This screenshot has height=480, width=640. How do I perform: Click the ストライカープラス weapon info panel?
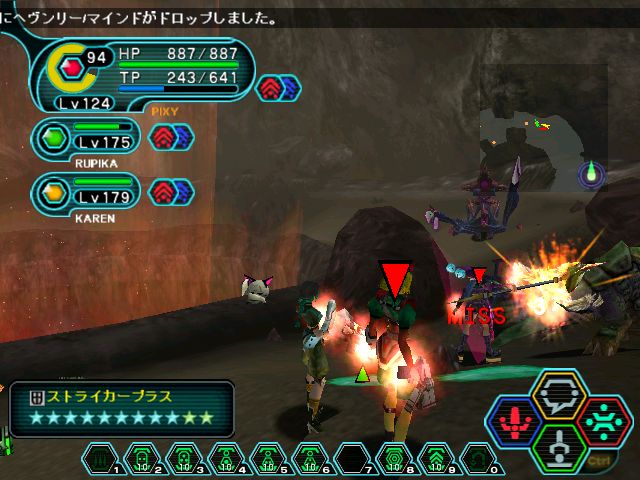pyautogui.click(x=120, y=409)
